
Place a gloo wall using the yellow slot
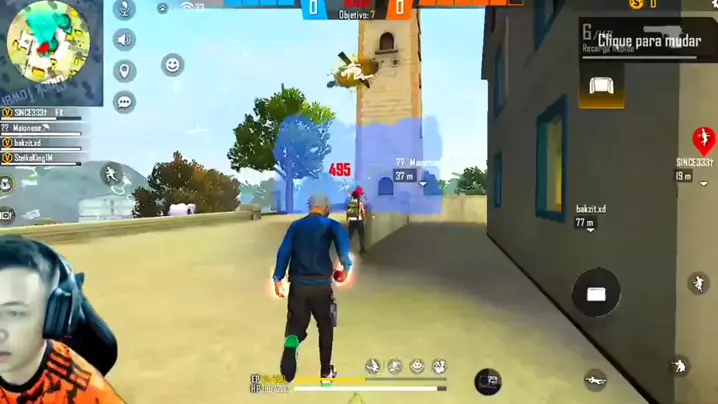click(602, 87)
